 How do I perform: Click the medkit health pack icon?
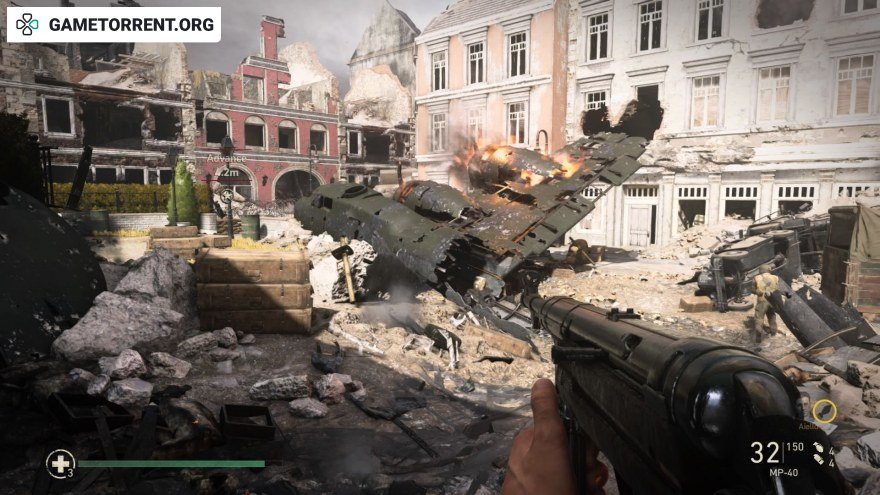(x=60, y=463)
